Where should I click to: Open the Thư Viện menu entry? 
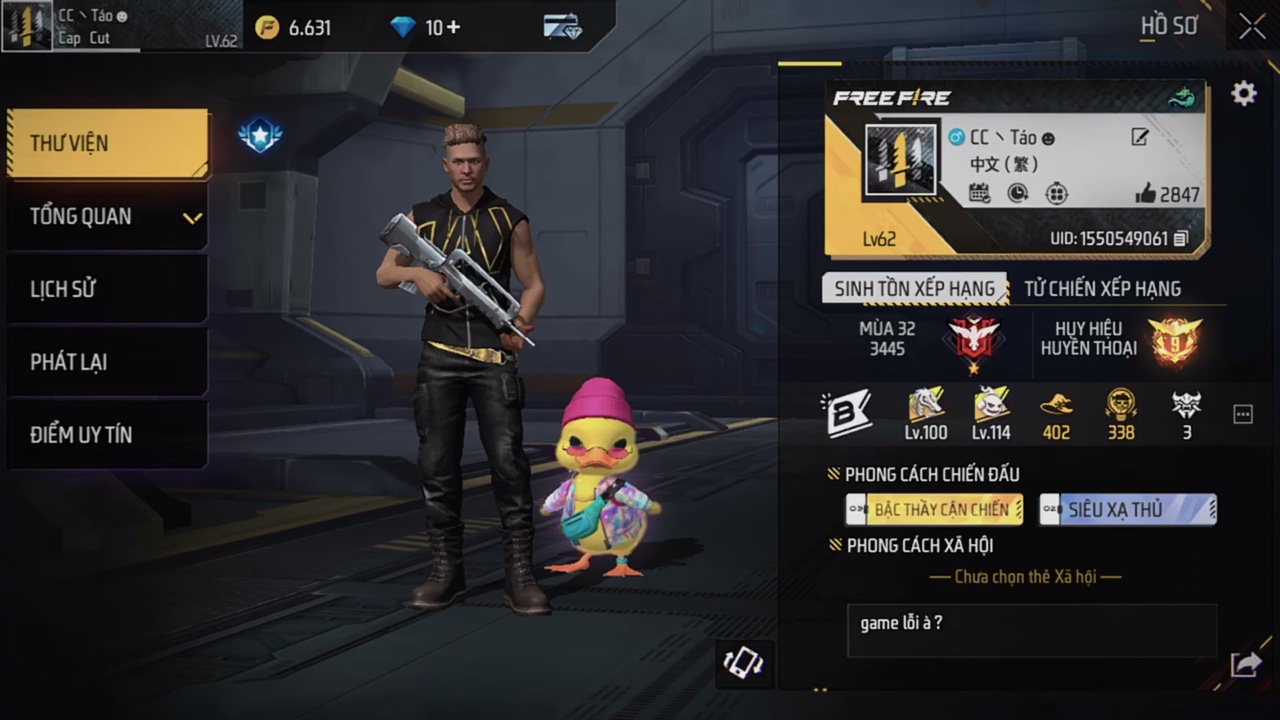(x=108, y=143)
